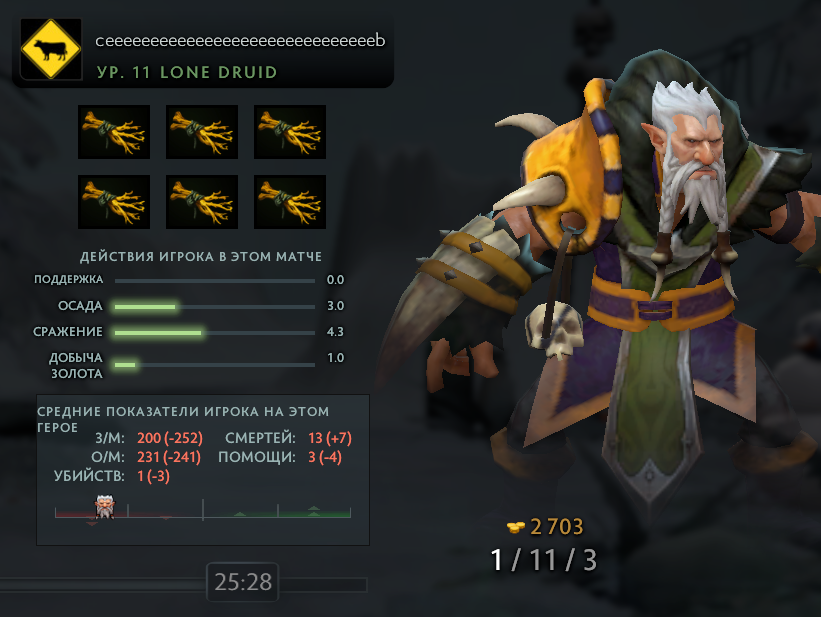Click the yellow cow sign player avatar
Screen dimensions: 821x617
tap(50, 50)
